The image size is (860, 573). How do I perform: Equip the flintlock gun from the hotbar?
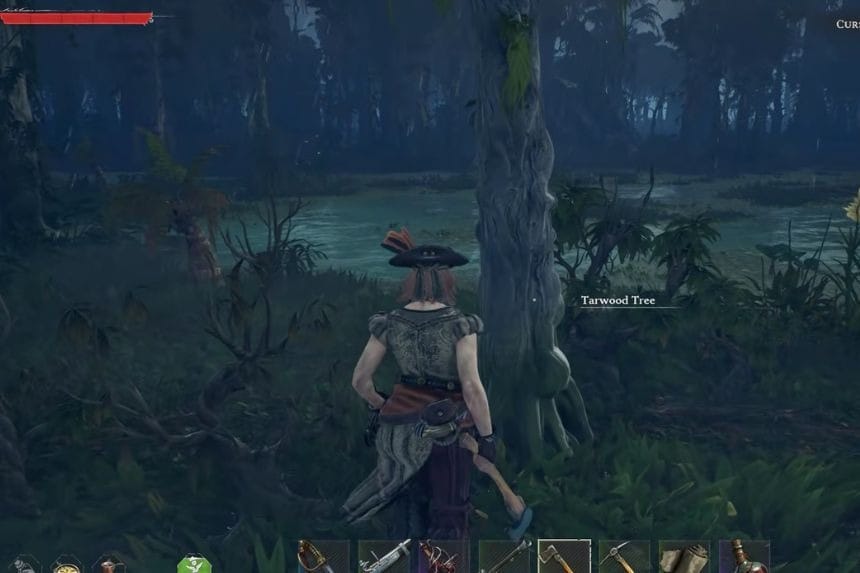pos(384,557)
